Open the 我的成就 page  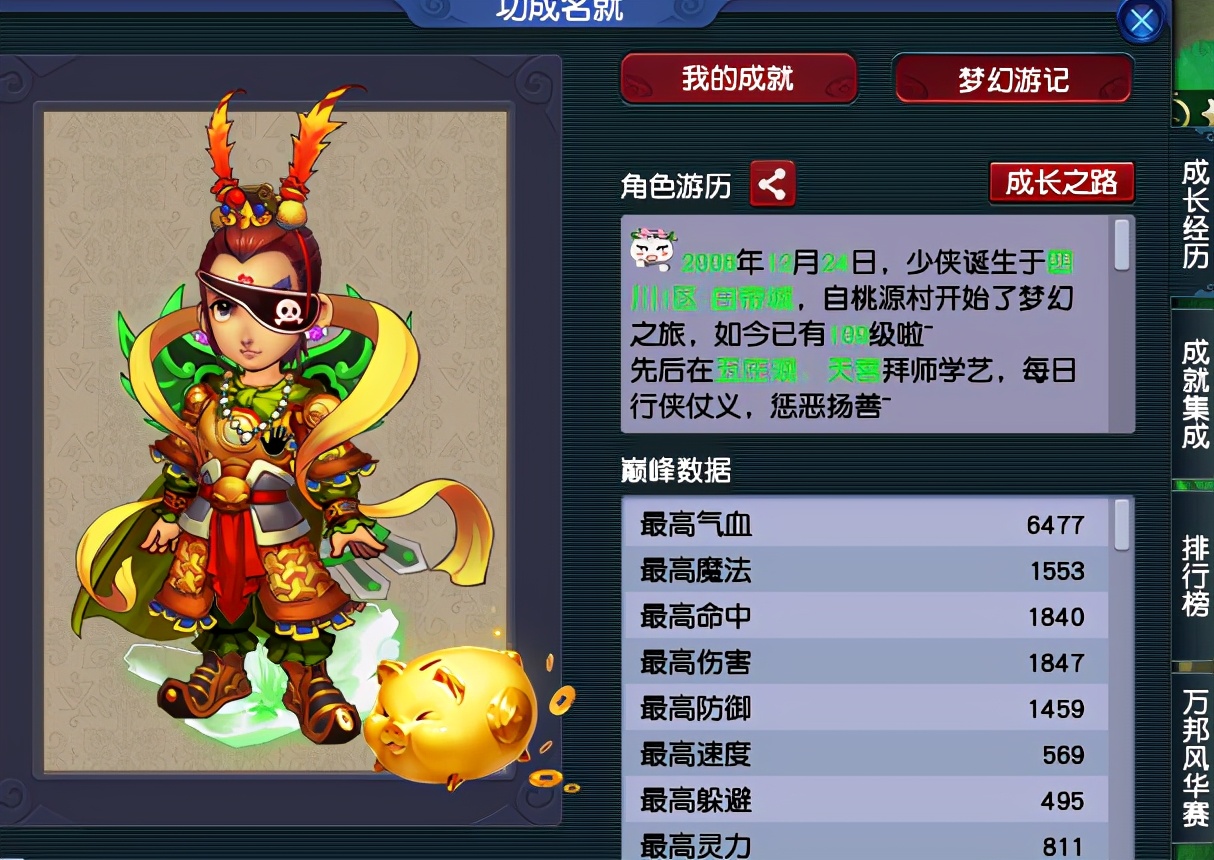[738, 79]
